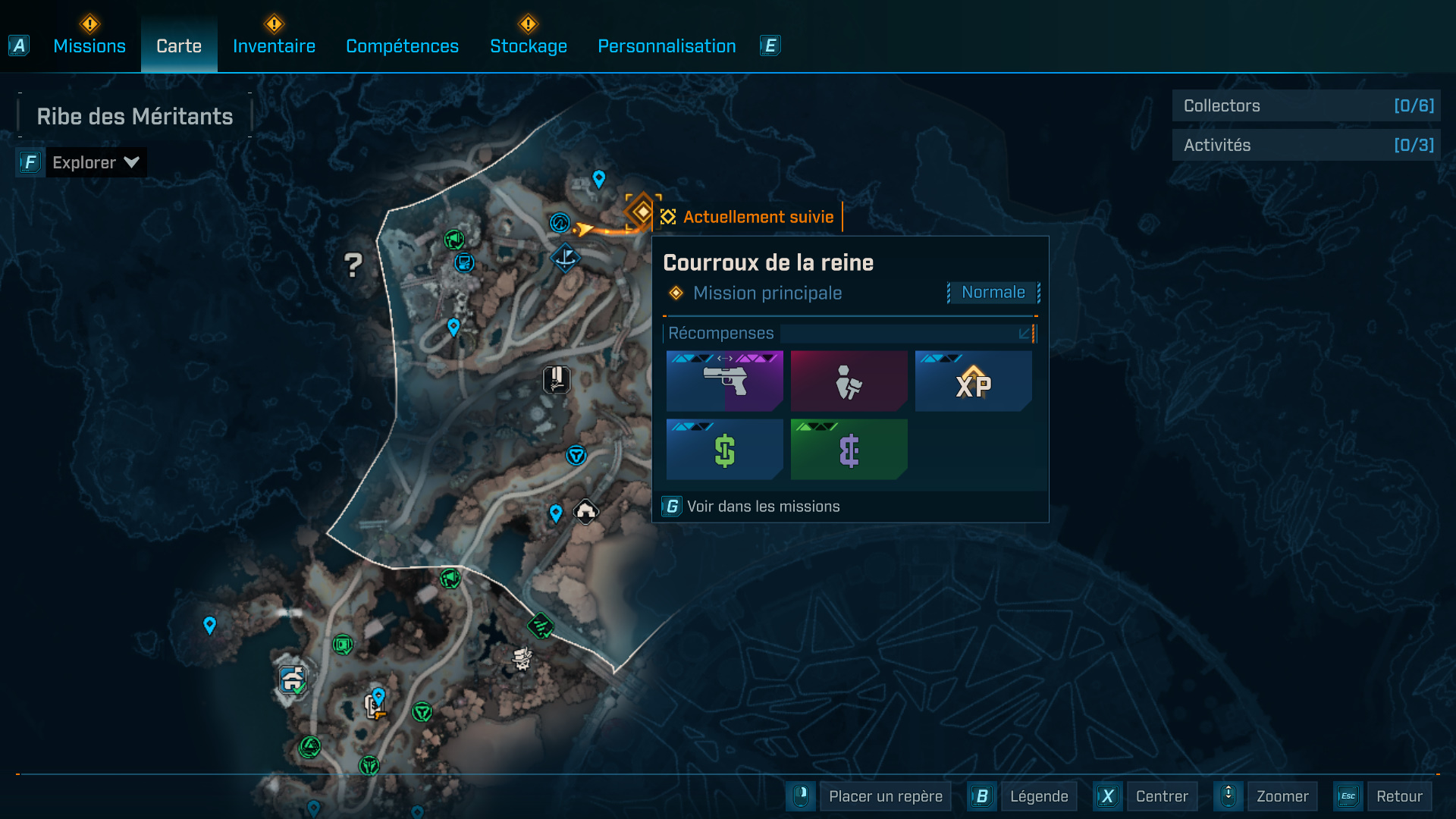This screenshot has width=1456, height=819.
Task: Open the Personnalisation tab
Action: [667, 46]
